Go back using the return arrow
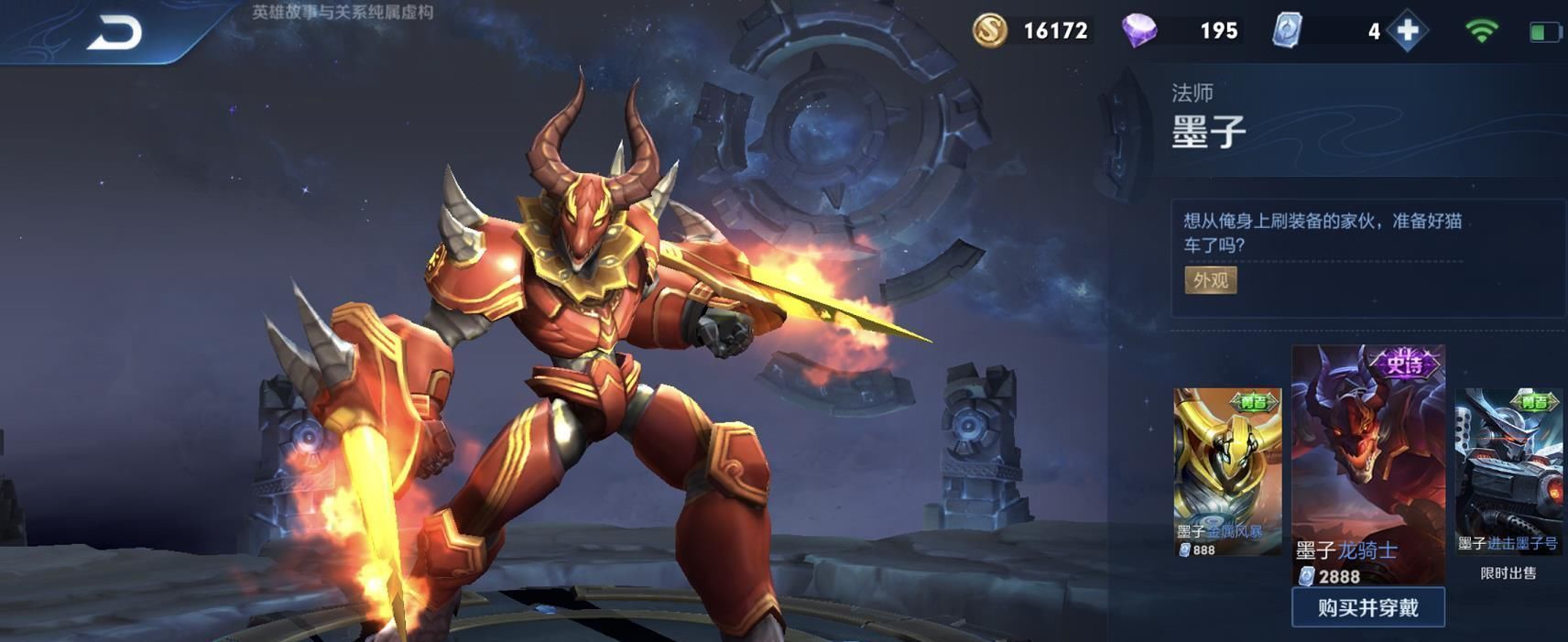This screenshot has height=642, width=1568. tap(115, 33)
